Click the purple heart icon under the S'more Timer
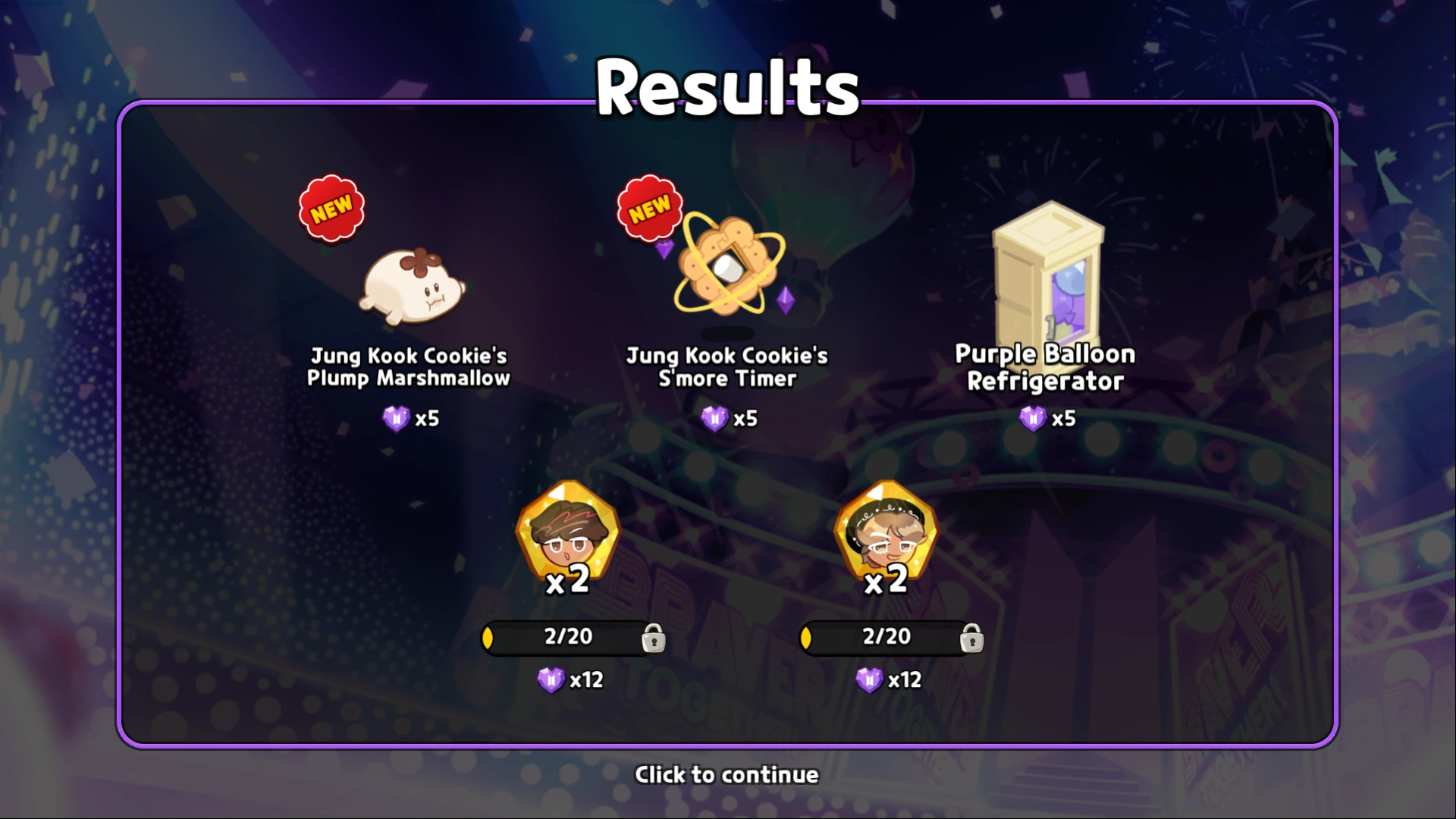The height and width of the screenshot is (819, 1456). [x=714, y=418]
